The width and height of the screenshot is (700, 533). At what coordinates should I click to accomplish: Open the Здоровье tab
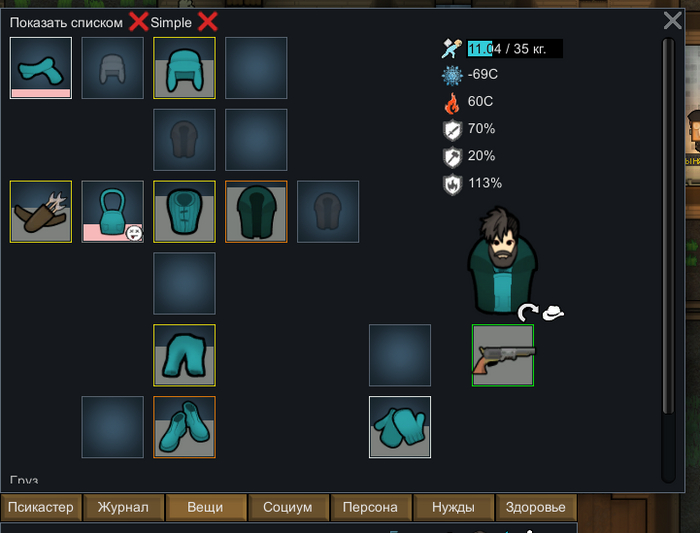(x=537, y=507)
